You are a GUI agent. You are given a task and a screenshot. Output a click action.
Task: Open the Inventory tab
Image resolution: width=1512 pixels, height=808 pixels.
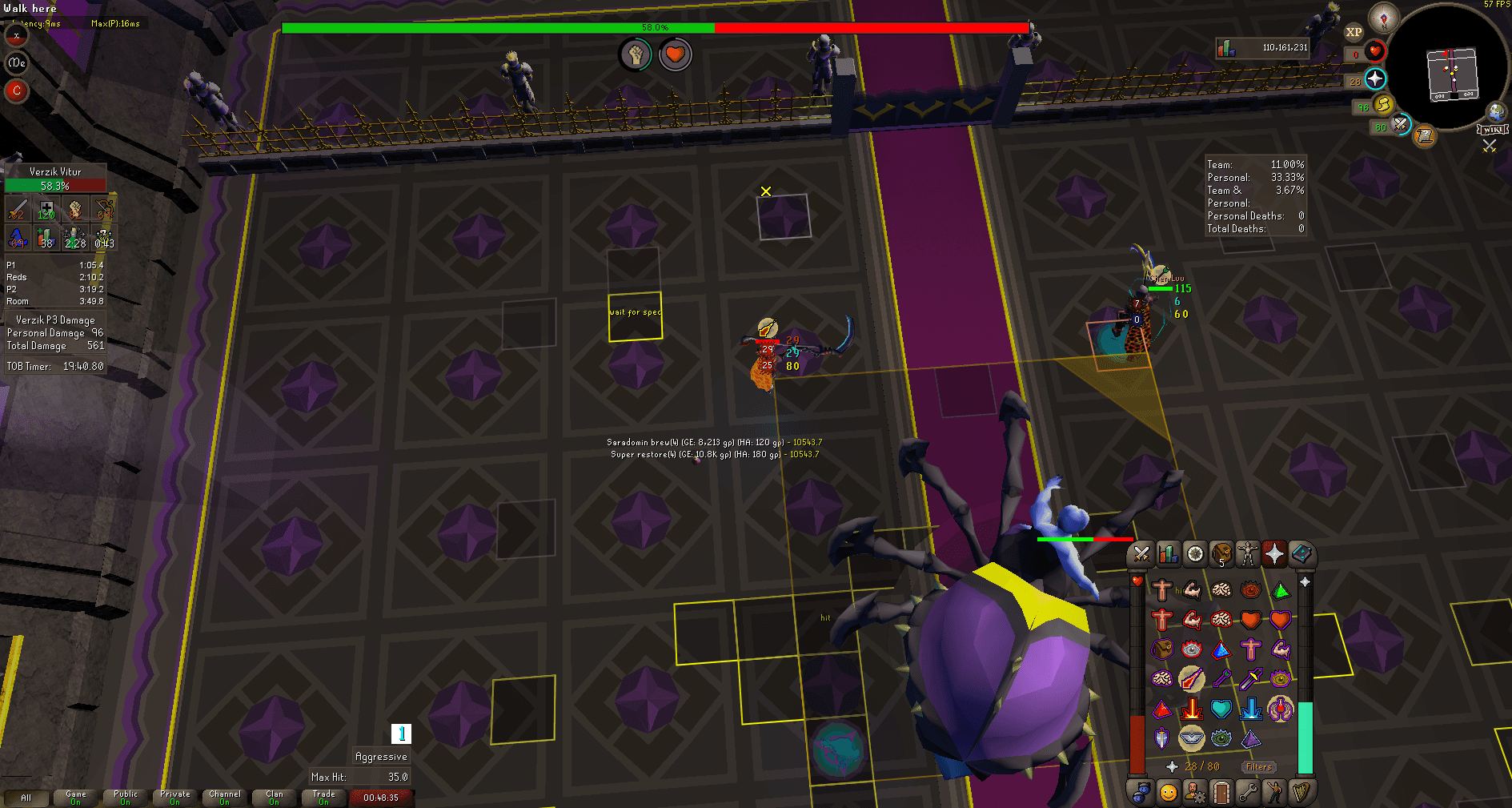tap(1221, 553)
